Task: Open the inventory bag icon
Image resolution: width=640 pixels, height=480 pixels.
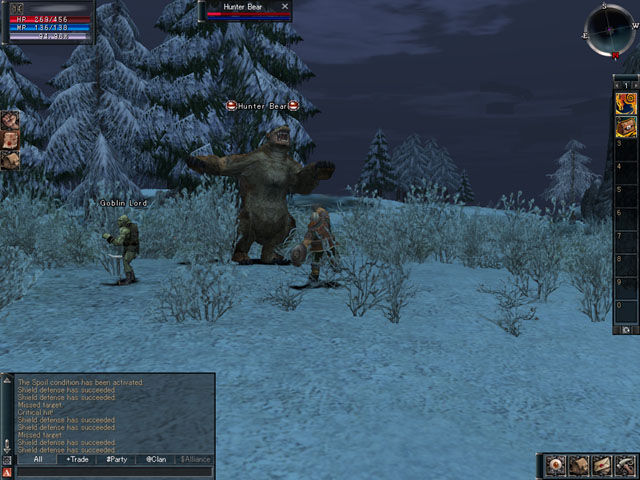Action: 580,465
